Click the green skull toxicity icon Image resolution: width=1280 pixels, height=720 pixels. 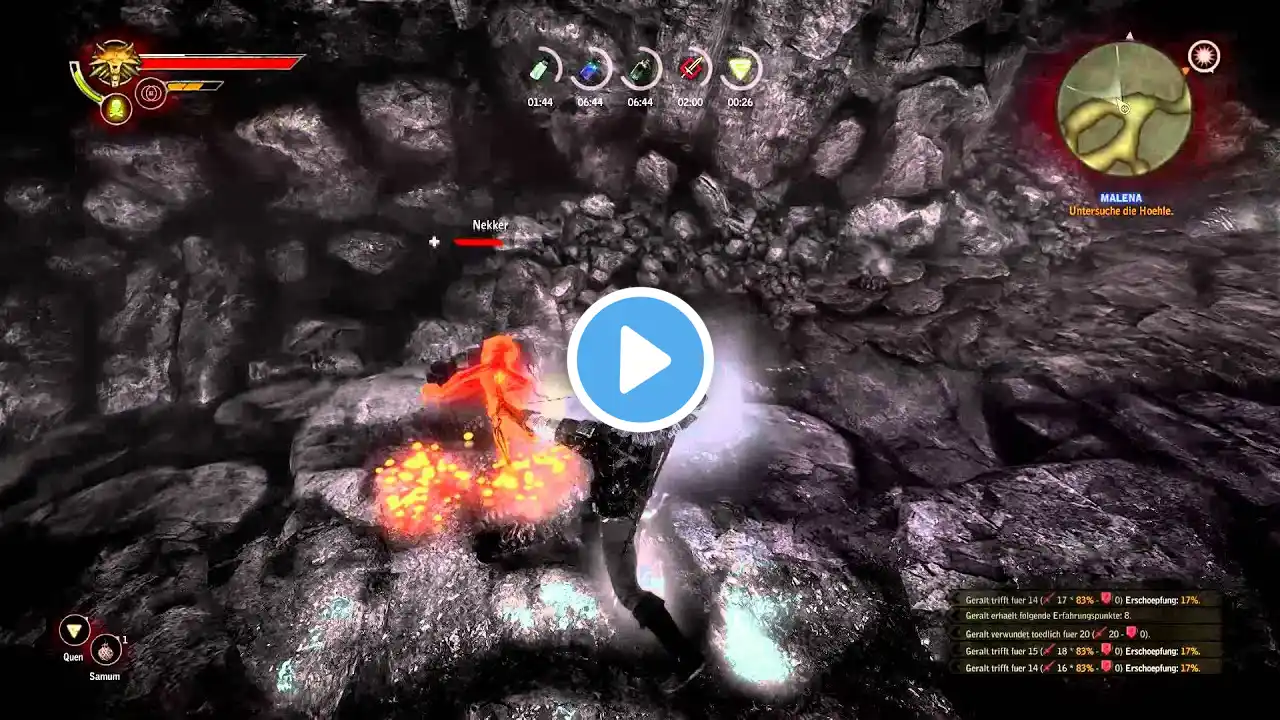(x=116, y=108)
